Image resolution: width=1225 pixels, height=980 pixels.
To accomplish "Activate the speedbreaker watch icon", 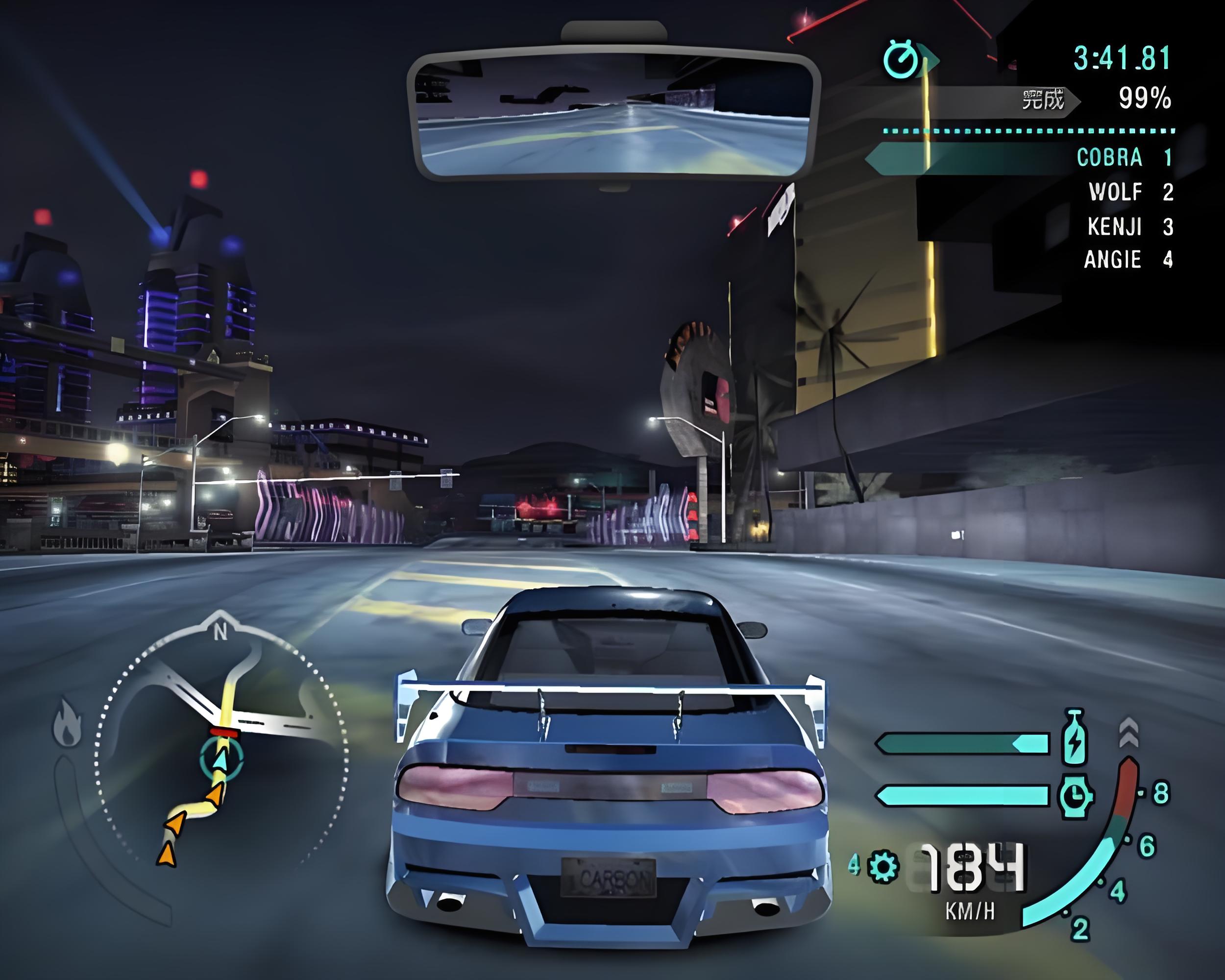I will [x=1075, y=795].
